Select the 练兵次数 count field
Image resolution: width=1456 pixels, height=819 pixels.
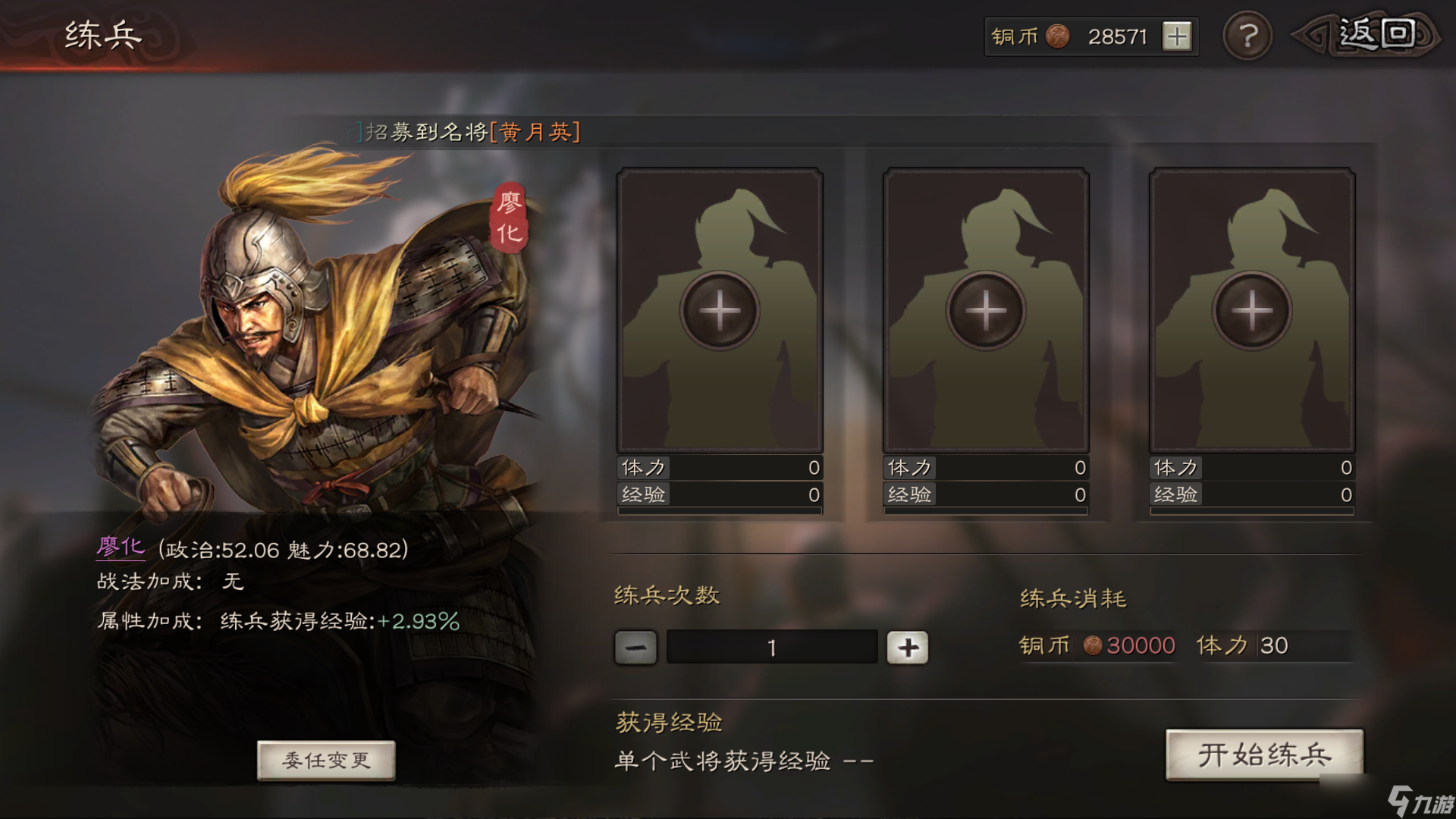pos(771,648)
